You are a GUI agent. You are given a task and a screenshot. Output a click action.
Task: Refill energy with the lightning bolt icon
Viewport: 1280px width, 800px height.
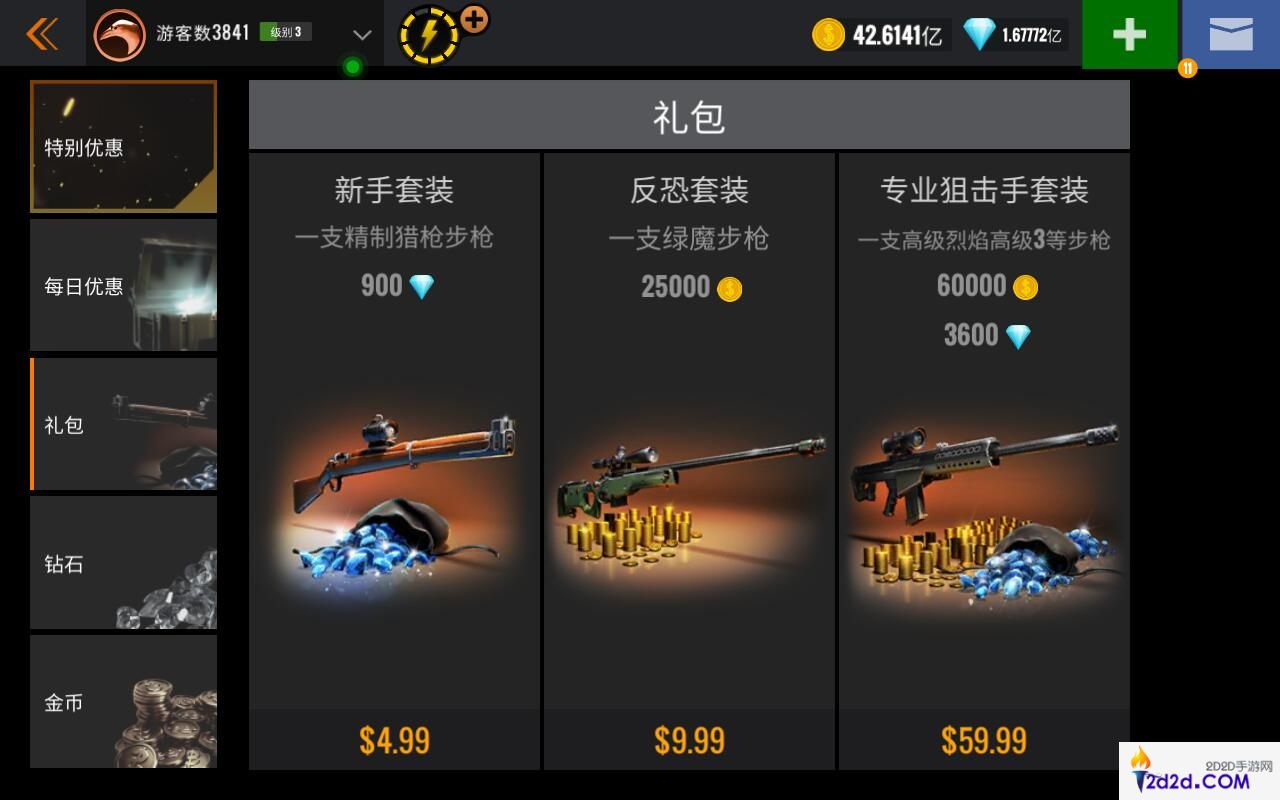429,35
